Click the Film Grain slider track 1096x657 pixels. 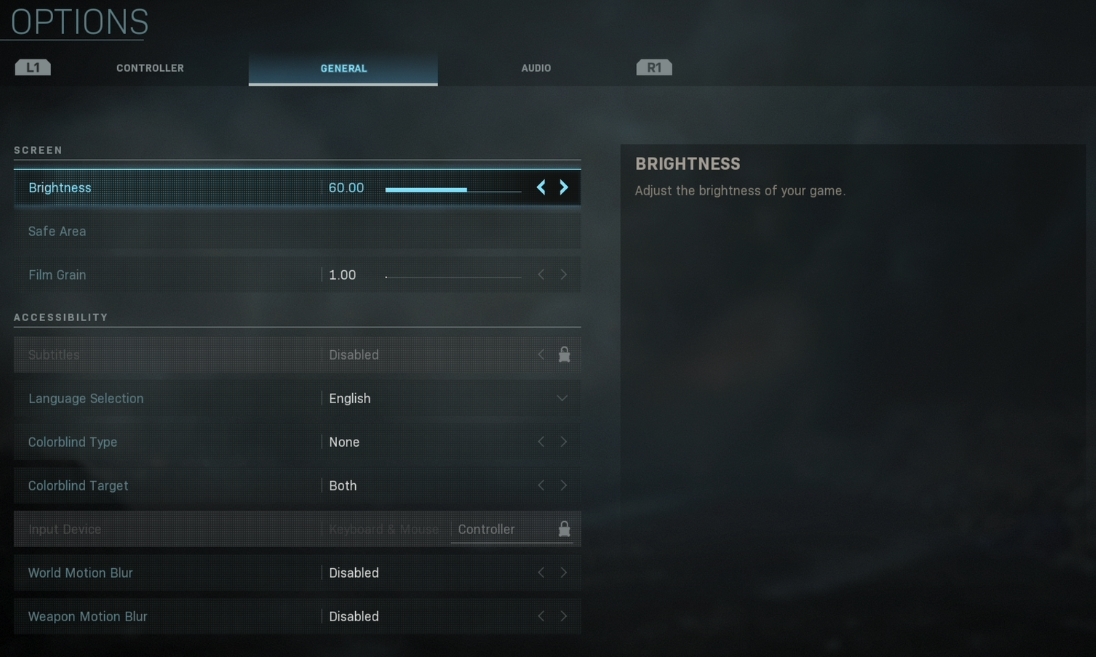[x=453, y=276]
